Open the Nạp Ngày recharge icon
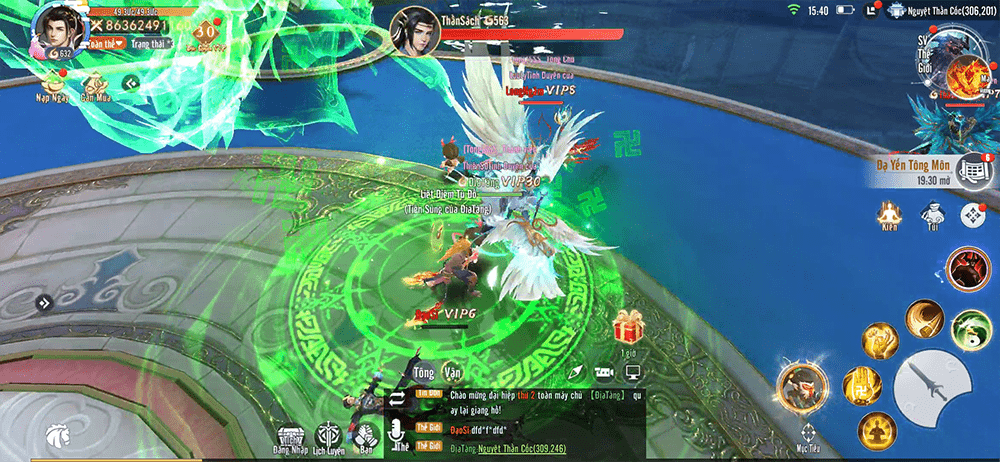This screenshot has width=1000, height=462. 51,87
